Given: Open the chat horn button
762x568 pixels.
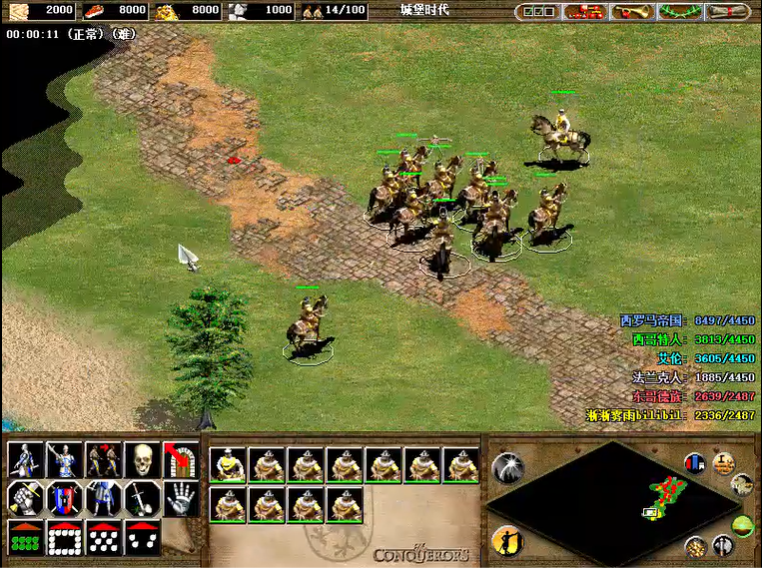Looking at the screenshot, I should 632,11.
